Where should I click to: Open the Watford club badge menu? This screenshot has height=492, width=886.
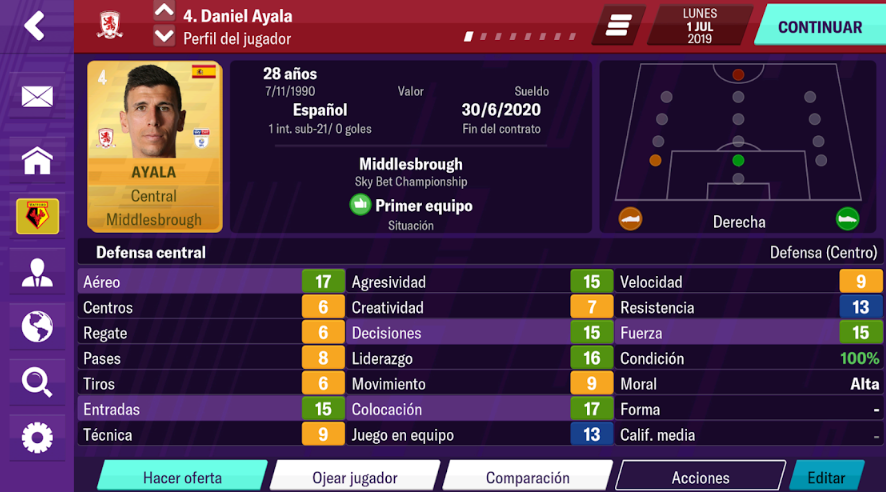[x=37, y=215]
